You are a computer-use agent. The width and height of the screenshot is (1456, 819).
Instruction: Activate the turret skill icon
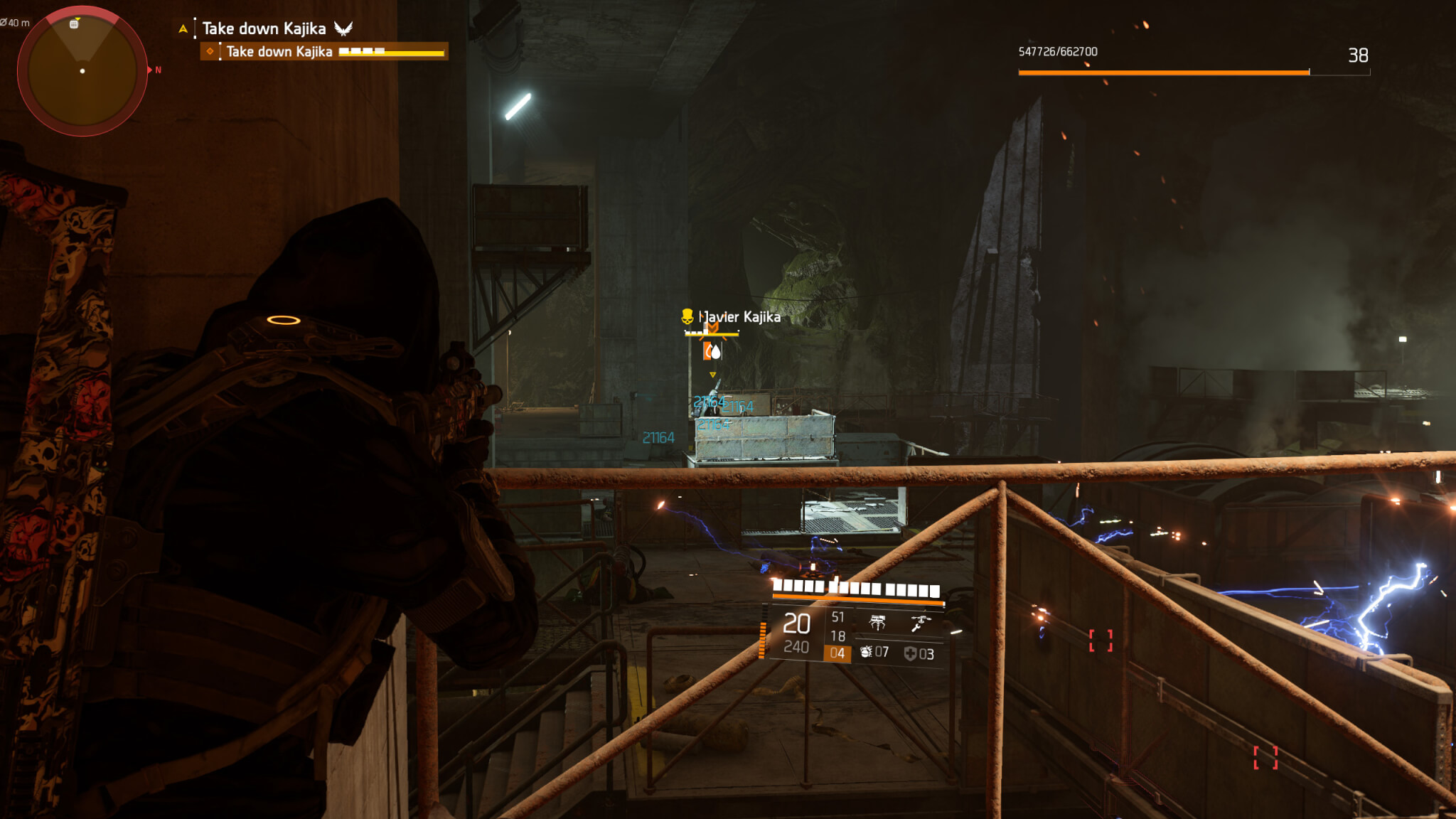(x=878, y=623)
